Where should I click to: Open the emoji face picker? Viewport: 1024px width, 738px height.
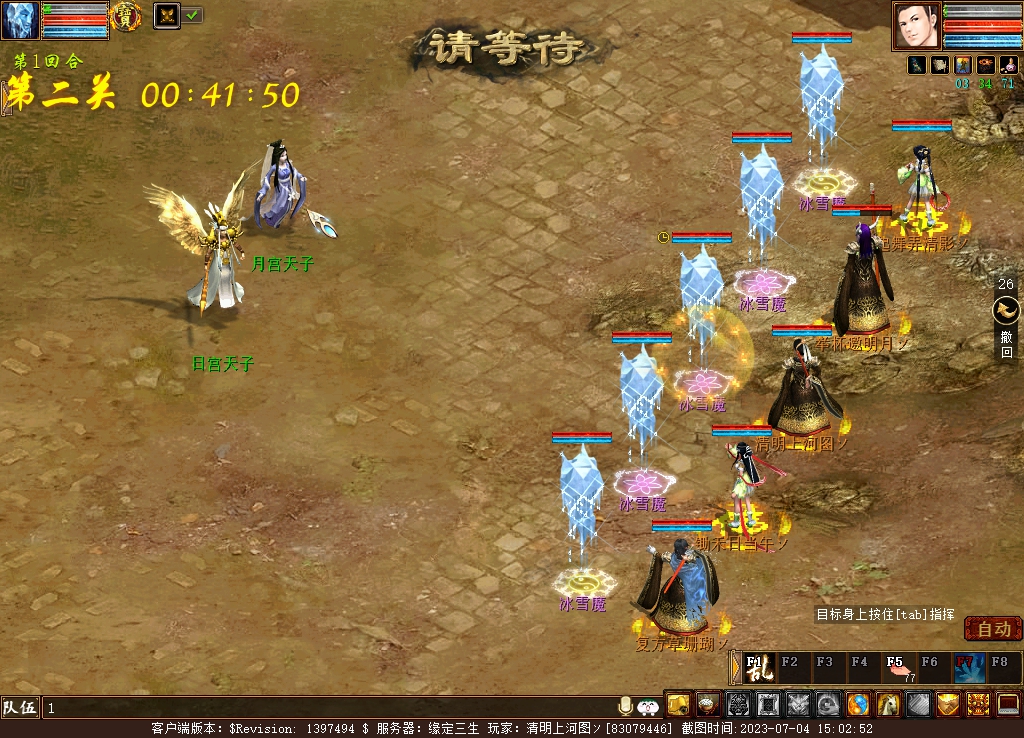coord(648,706)
